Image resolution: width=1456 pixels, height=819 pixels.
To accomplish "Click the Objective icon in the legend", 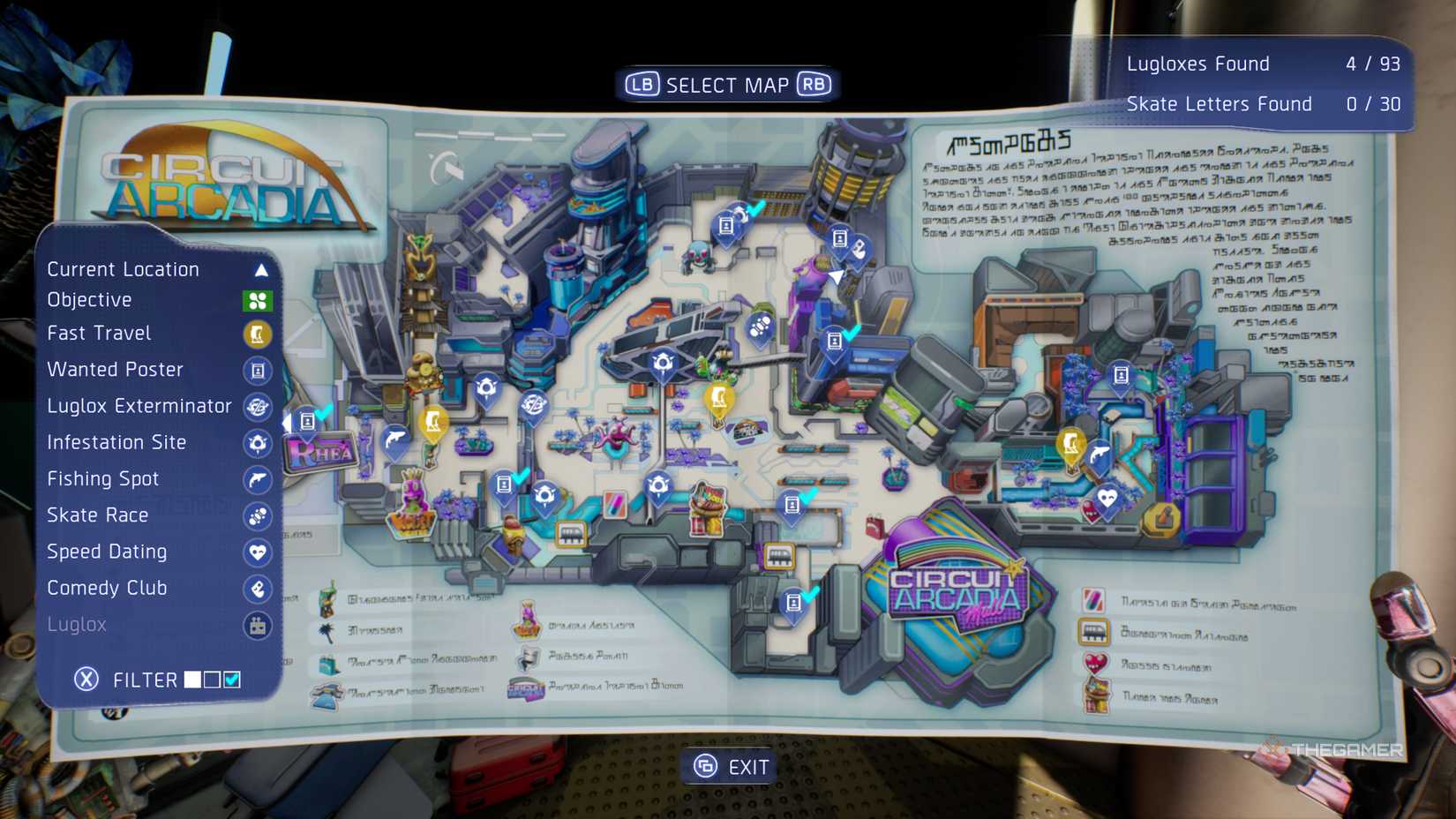I will point(257,299).
